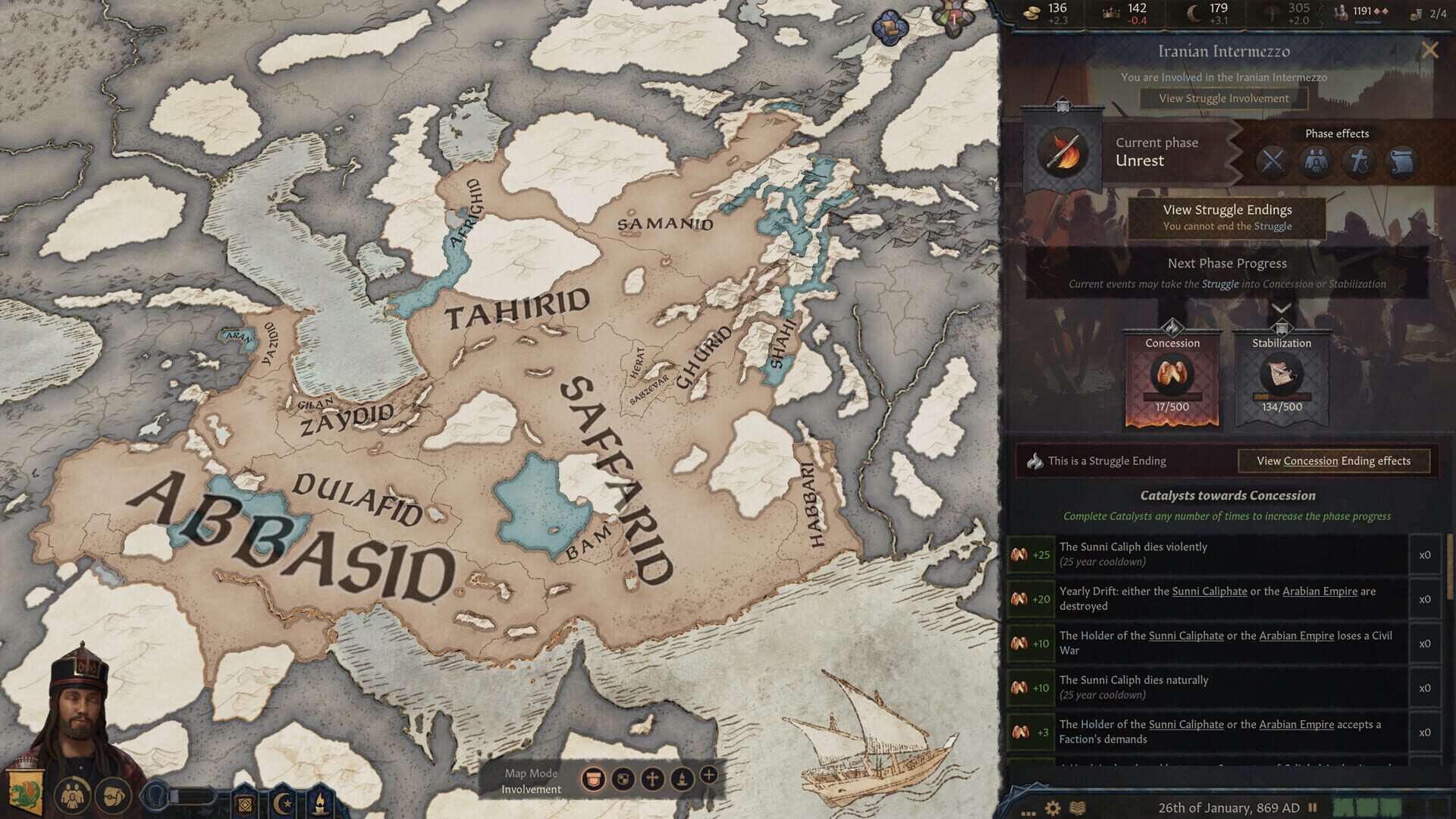Toggle the character search eye-portrait control
This screenshot has width=1456, height=819.
point(156,796)
